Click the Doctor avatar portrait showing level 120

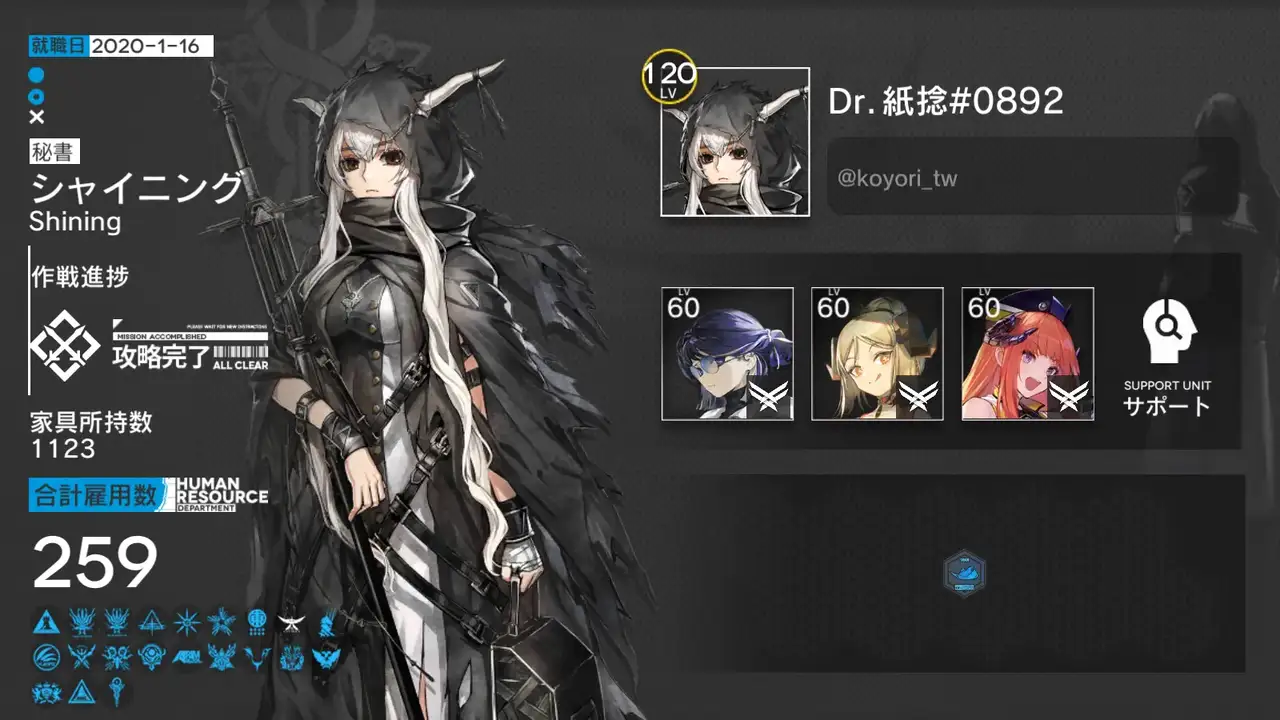pyautogui.click(x=734, y=141)
